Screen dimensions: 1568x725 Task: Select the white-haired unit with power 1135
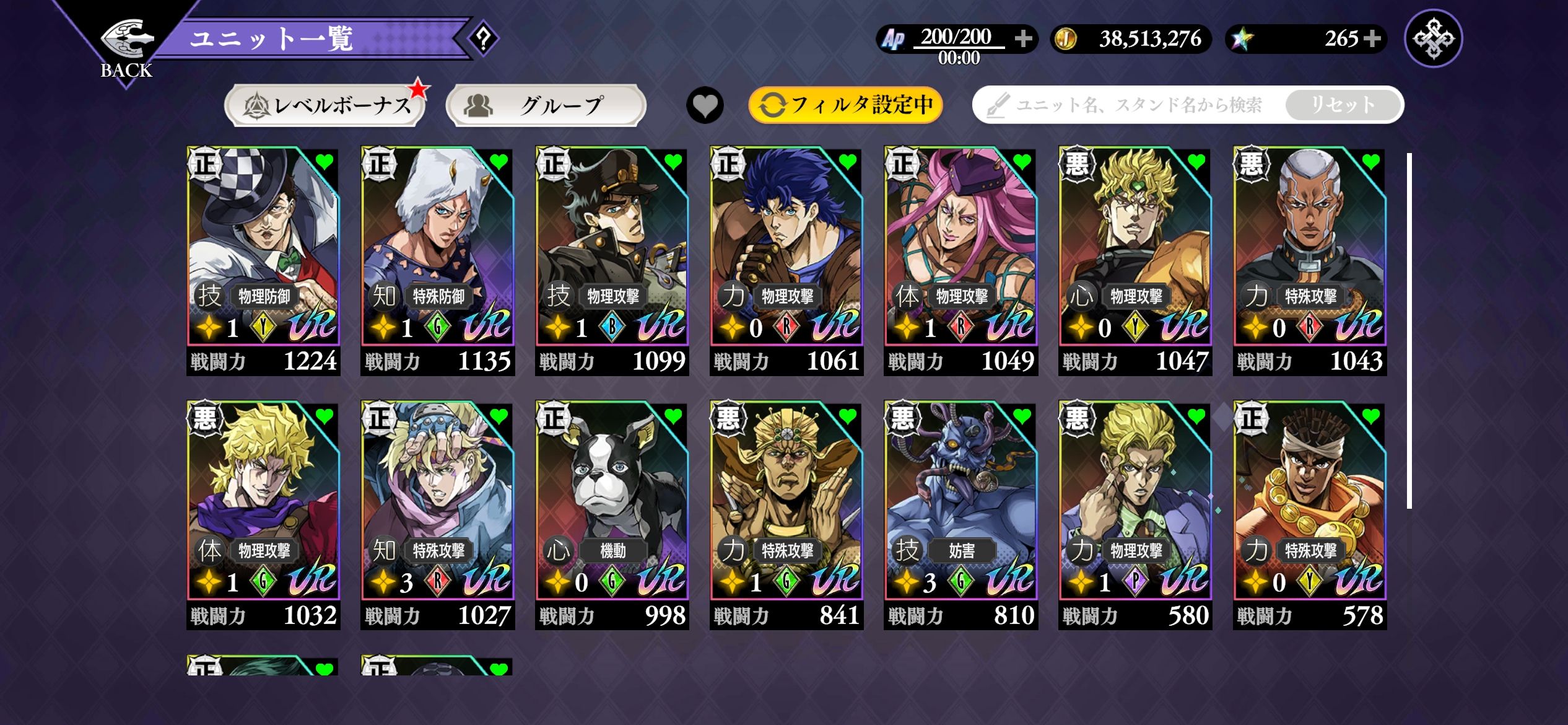(x=437, y=260)
